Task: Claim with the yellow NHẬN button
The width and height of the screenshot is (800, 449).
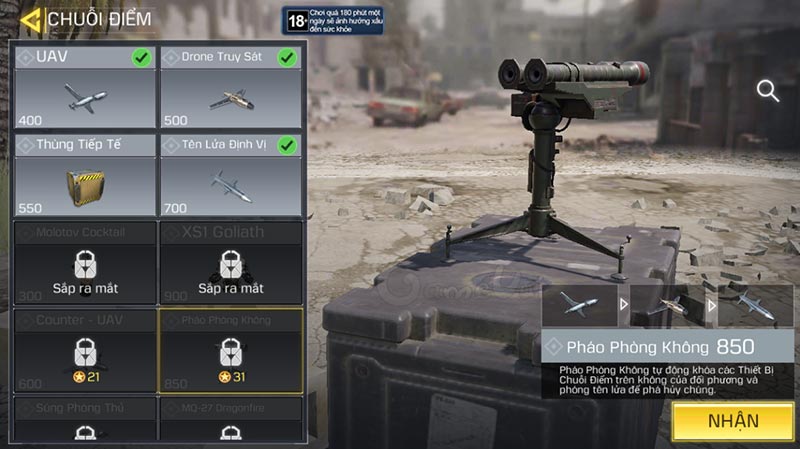Action: (733, 421)
